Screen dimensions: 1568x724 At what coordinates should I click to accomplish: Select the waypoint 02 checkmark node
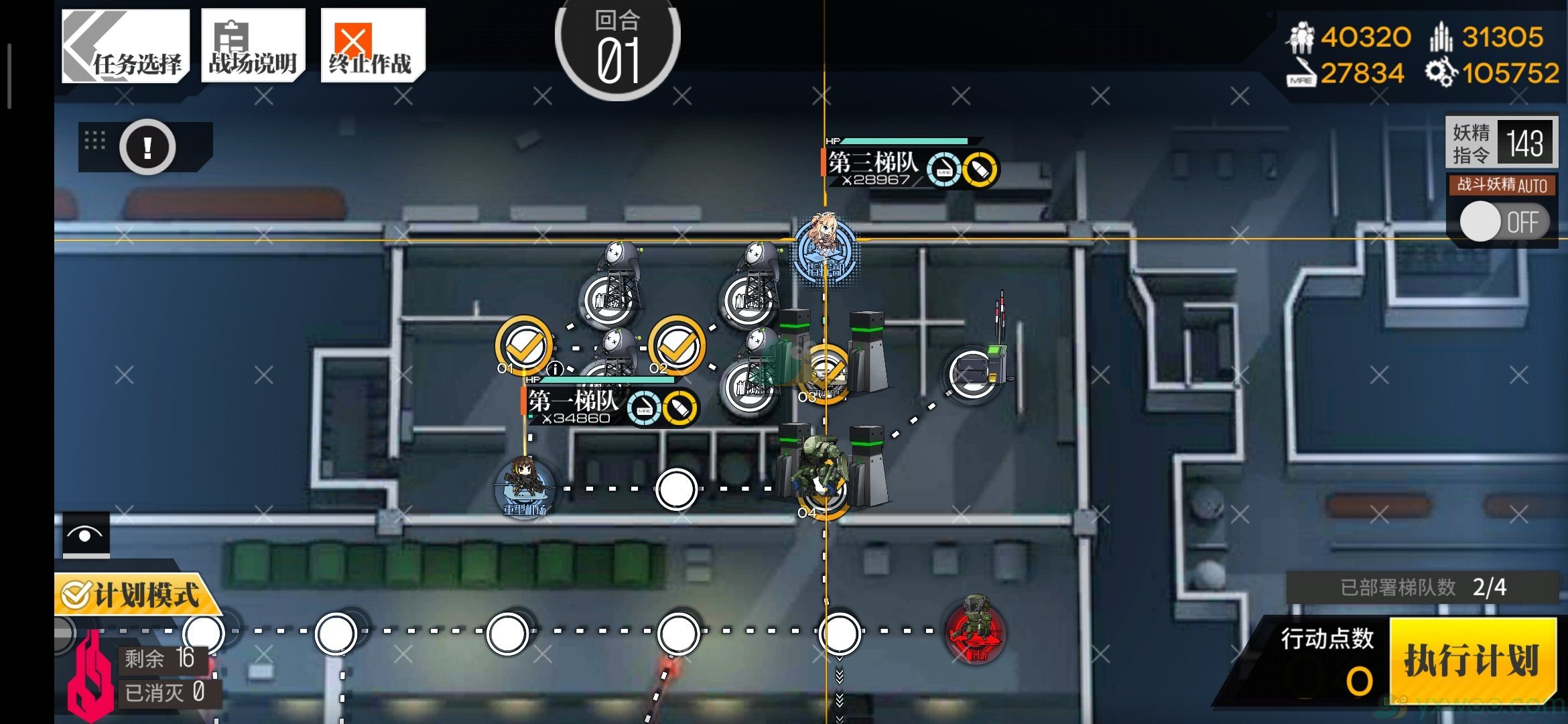[x=677, y=345]
